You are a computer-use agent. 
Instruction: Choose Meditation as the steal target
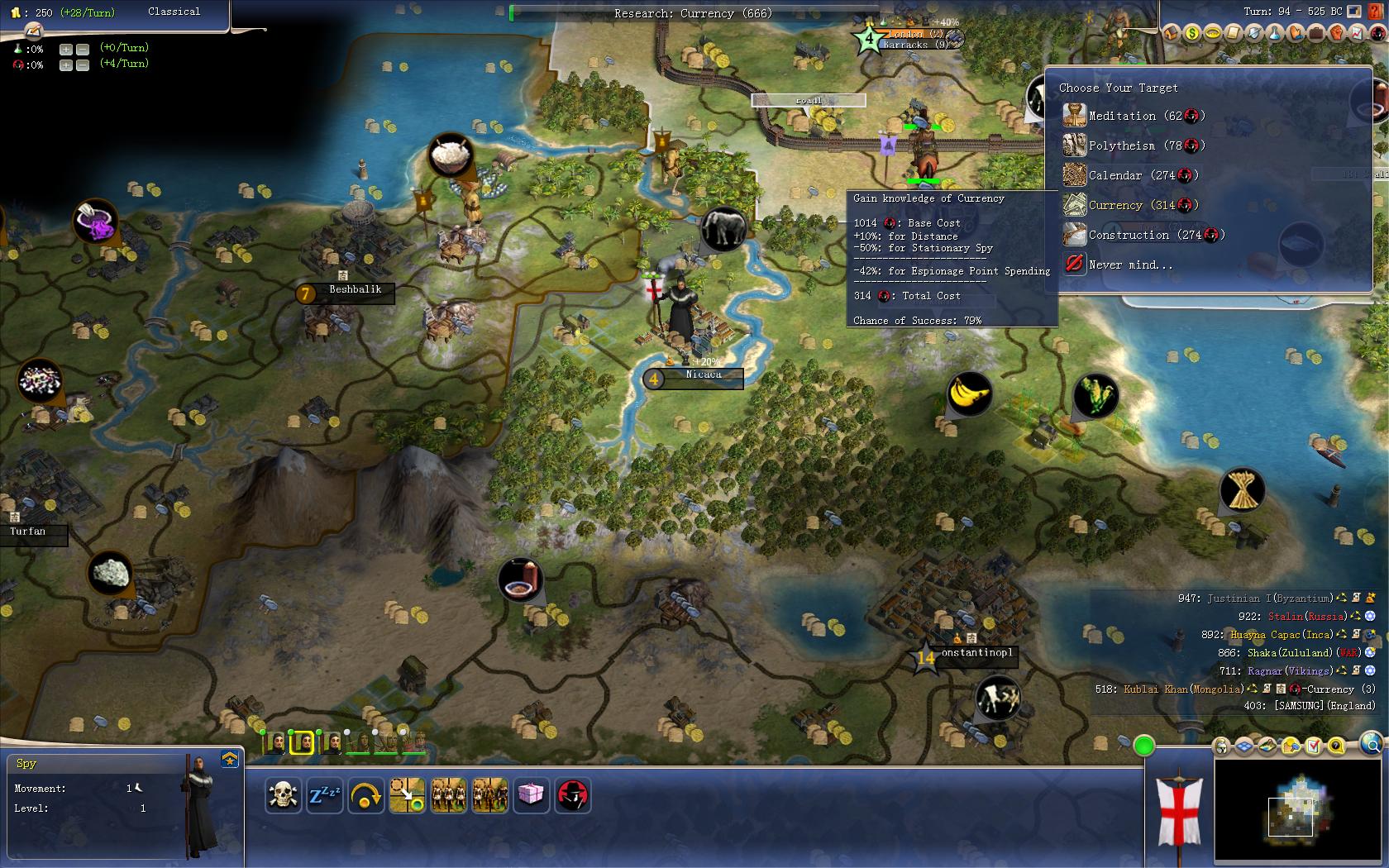pyautogui.click(x=1134, y=117)
